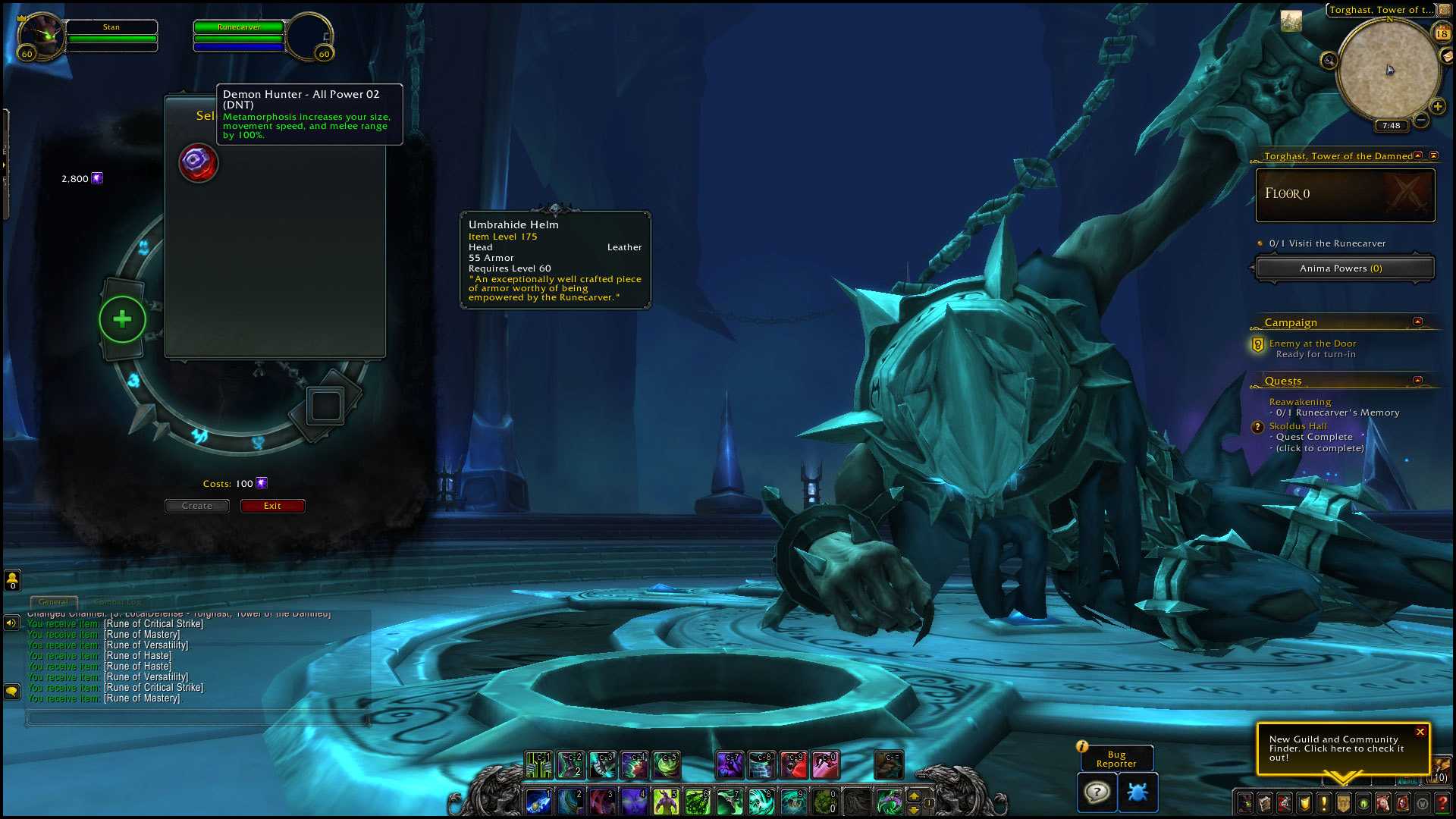Click the player portrait for Stan
The image size is (1456, 819).
click(x=42, y=34)
